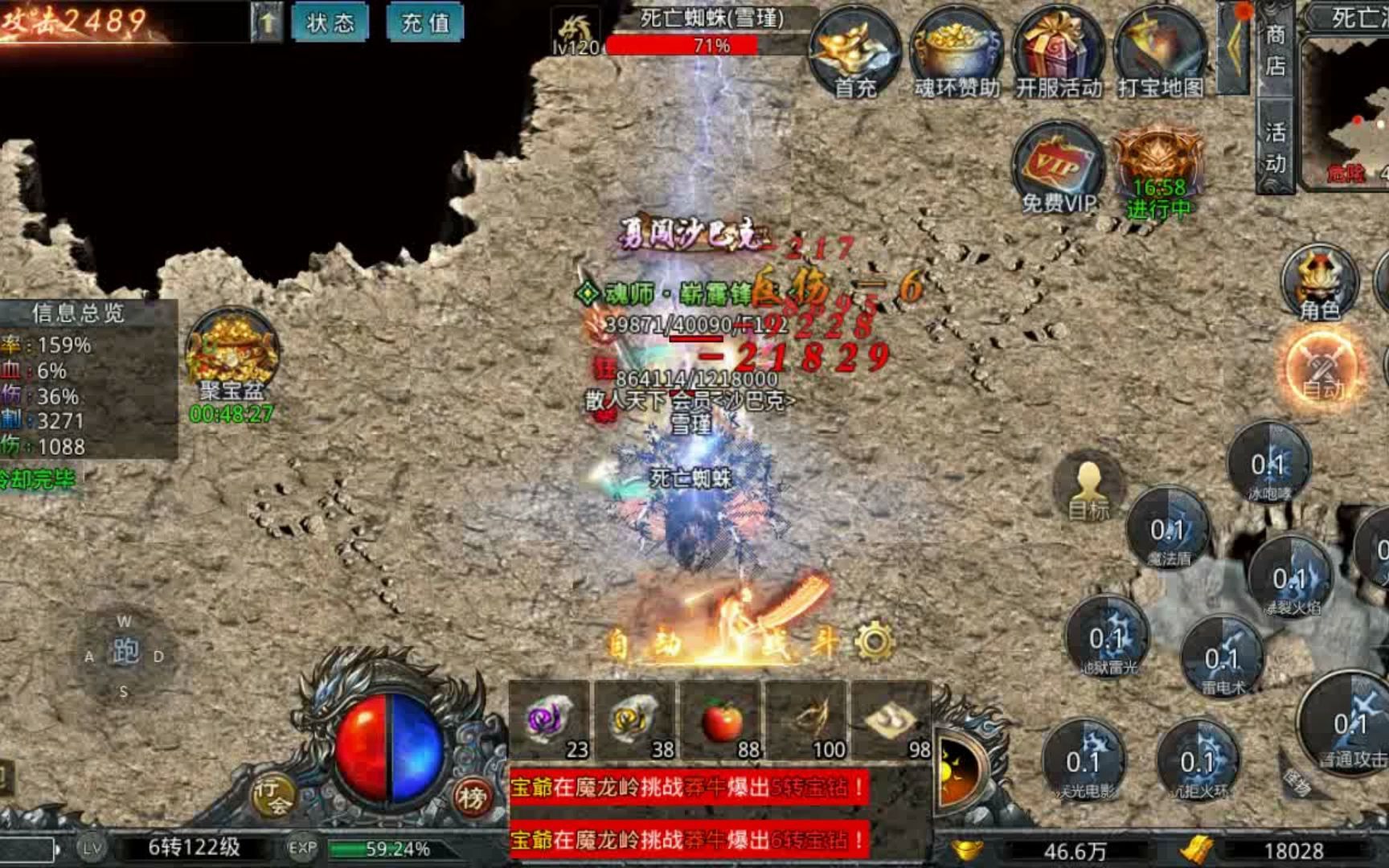Expand the up-arrow panel beside 状态

point(265,22)
